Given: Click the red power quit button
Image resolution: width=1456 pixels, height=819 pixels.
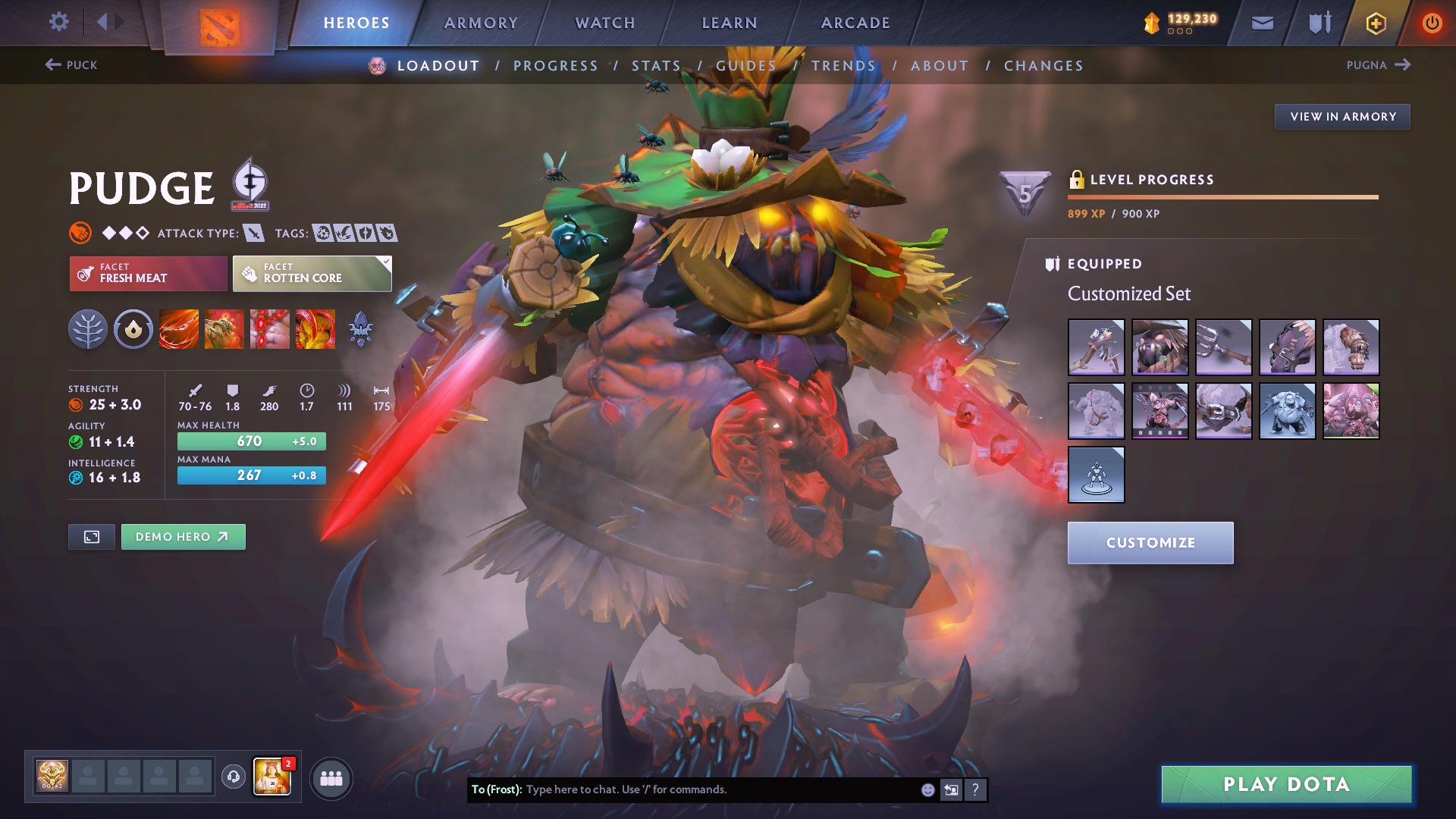Looking at the screenshot, I should 1432,23.
